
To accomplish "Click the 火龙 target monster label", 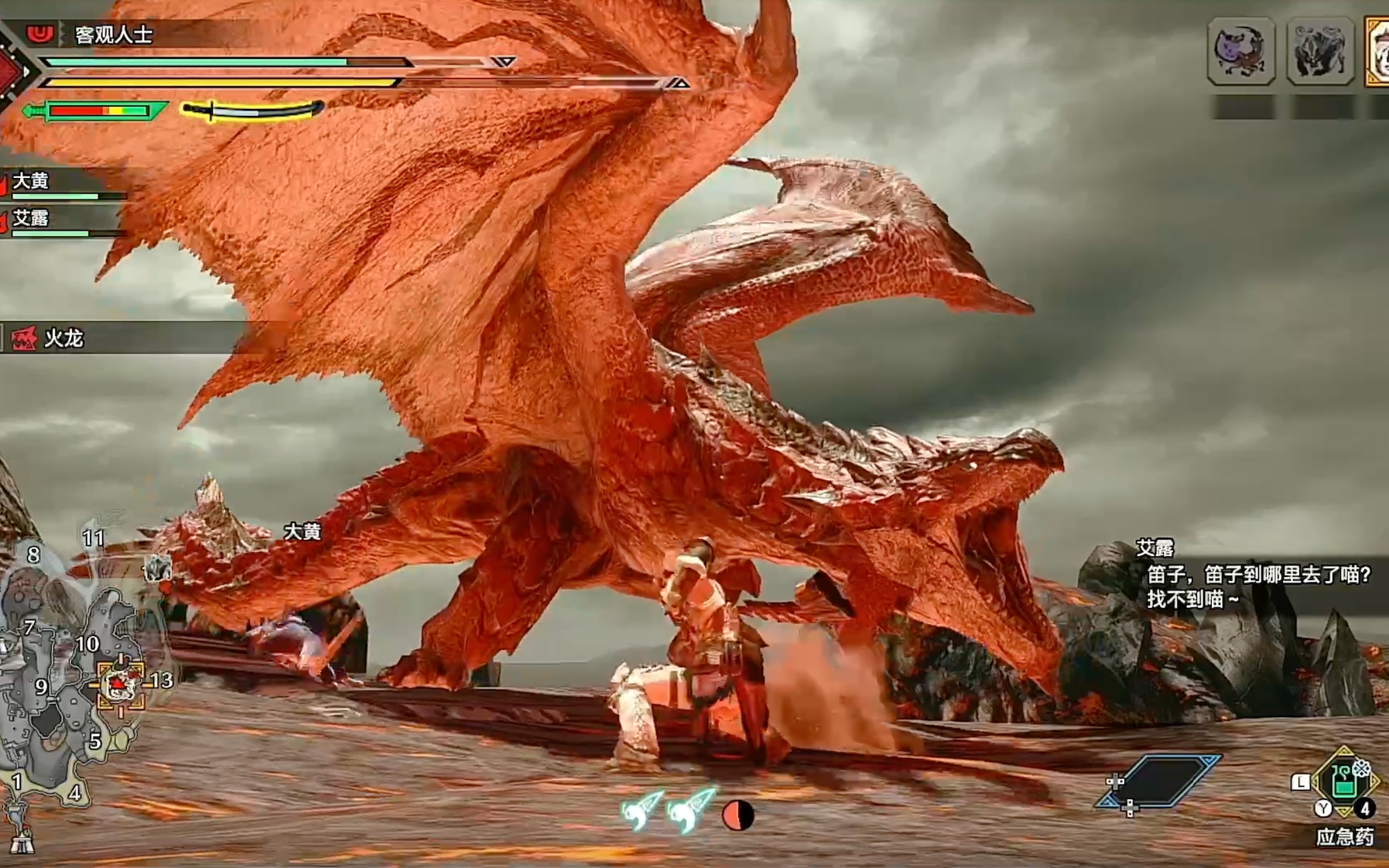I will [x=63, y=339].
